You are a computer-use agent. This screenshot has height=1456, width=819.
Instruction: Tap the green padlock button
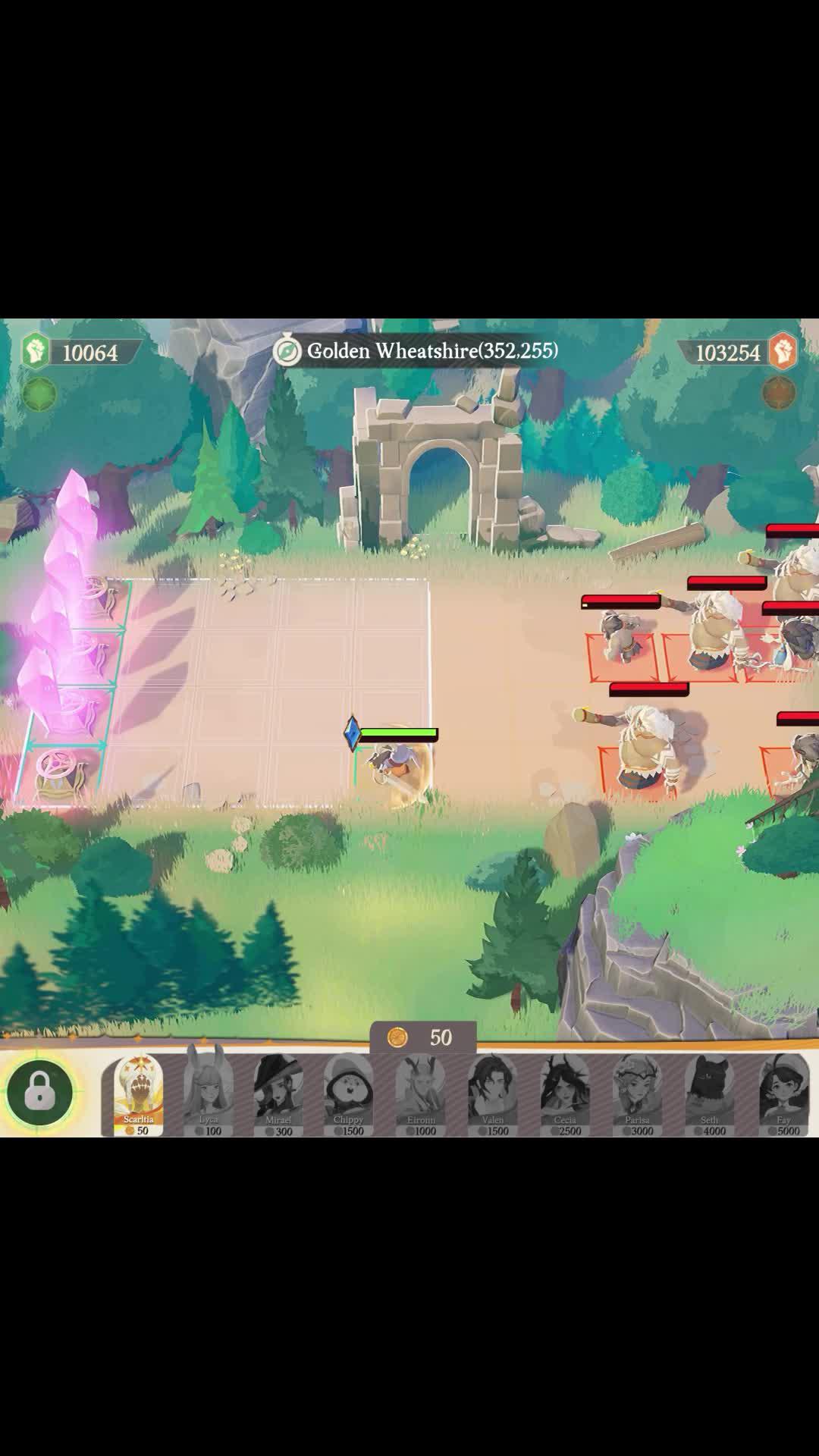pyautogui.click(x=39, y=1092)
